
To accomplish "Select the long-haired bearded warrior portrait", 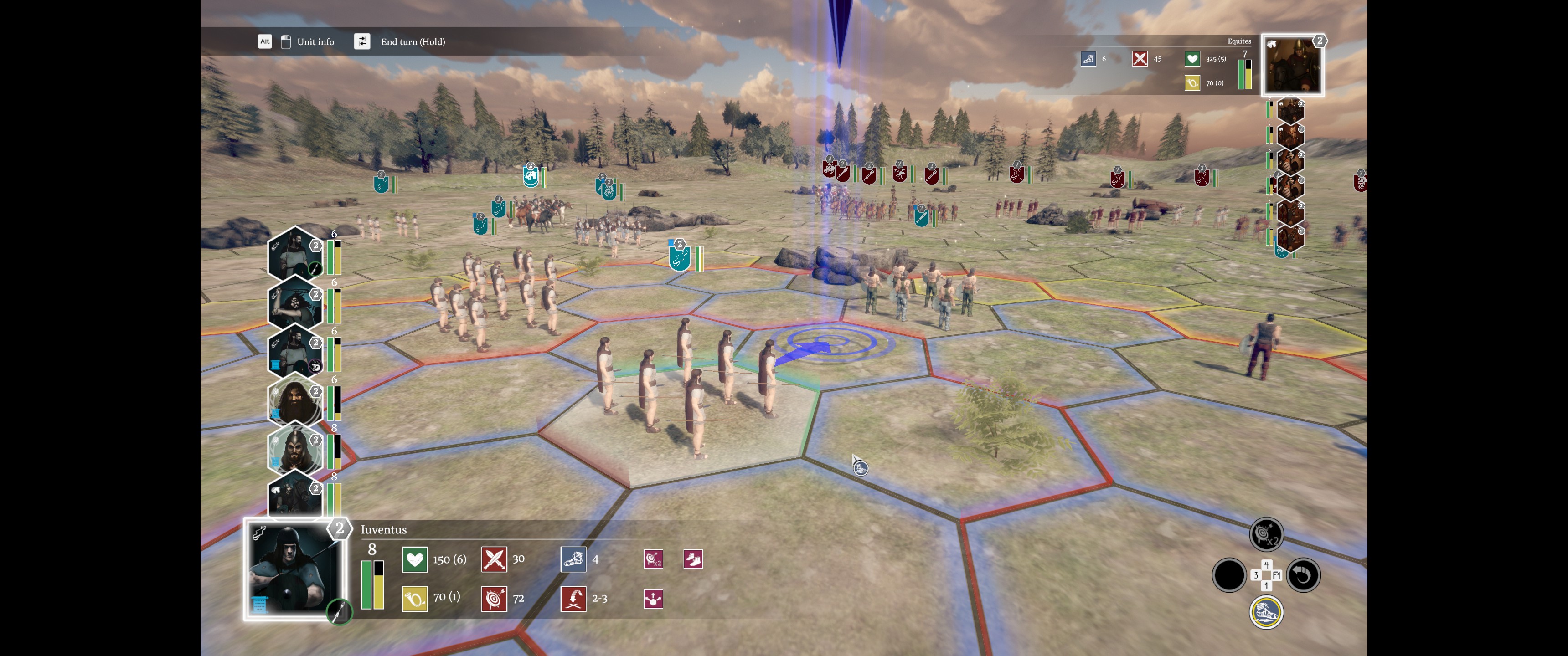I will point(294,400).
